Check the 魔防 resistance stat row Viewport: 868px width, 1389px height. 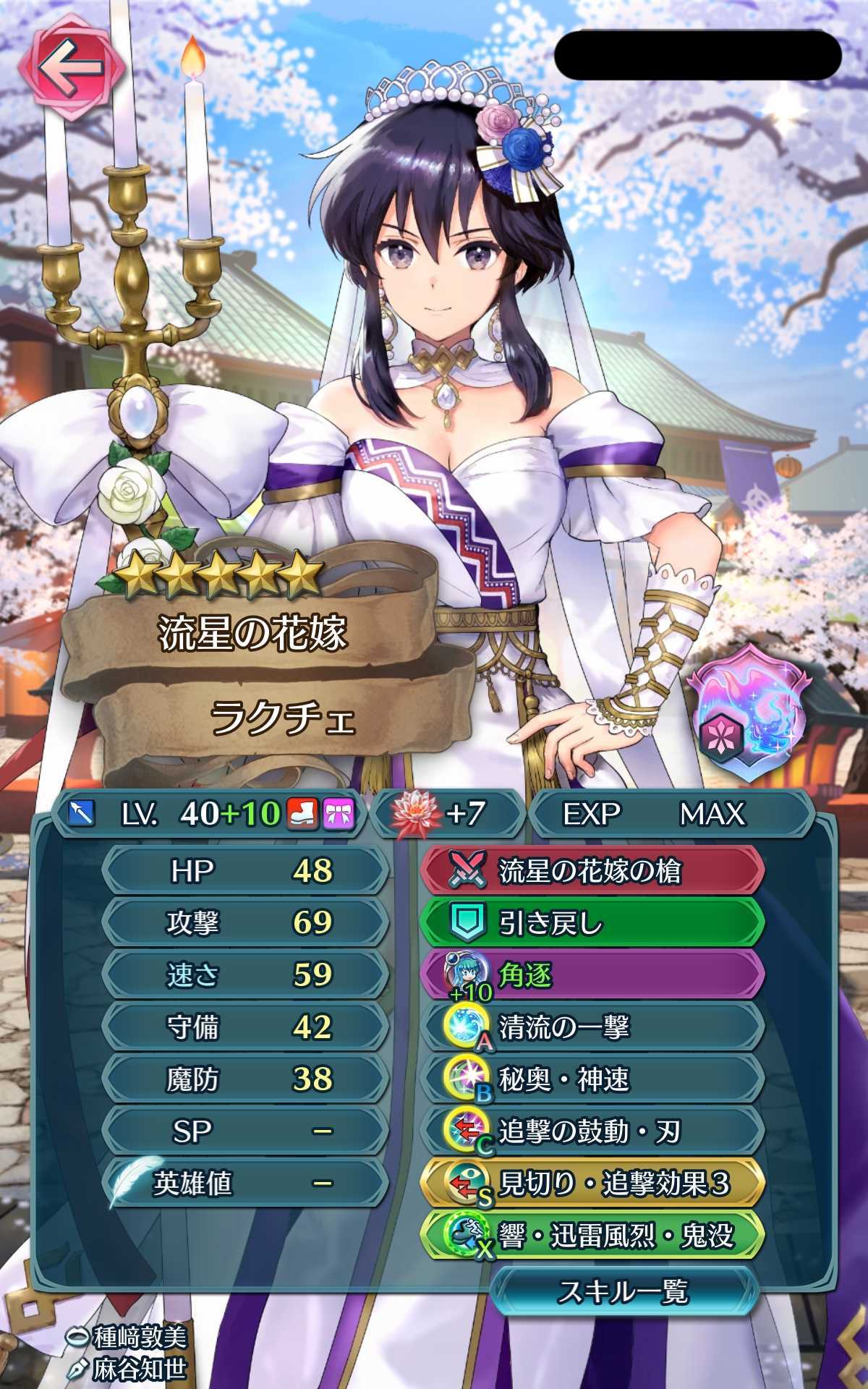244,1079
